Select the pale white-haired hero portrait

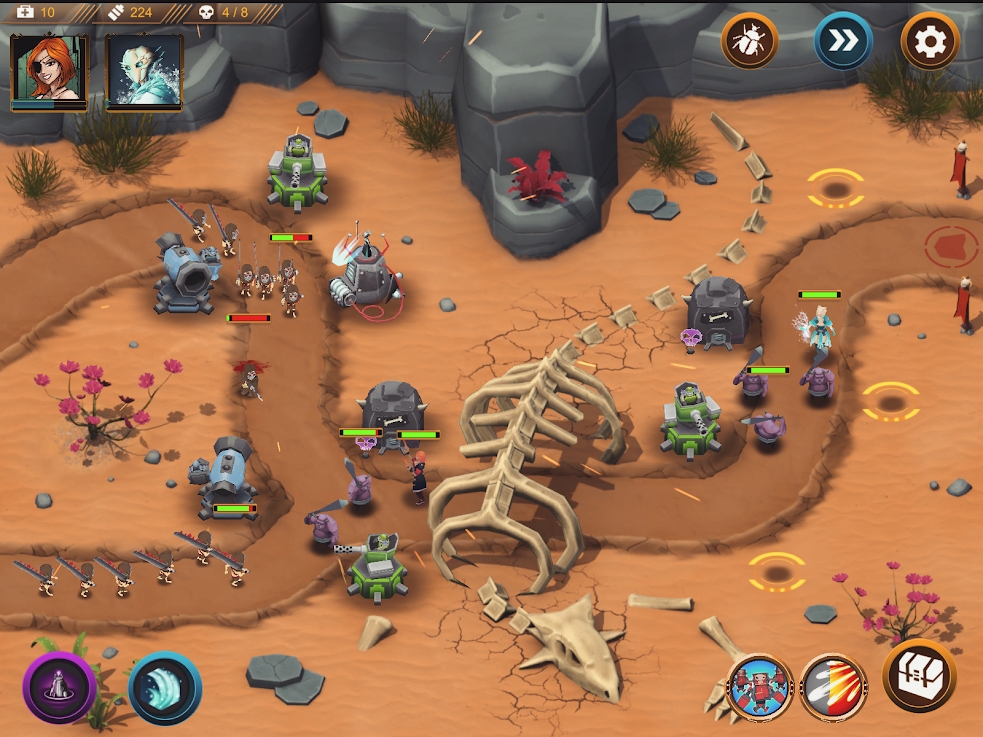pyautogui.click(x=144, y=70)
